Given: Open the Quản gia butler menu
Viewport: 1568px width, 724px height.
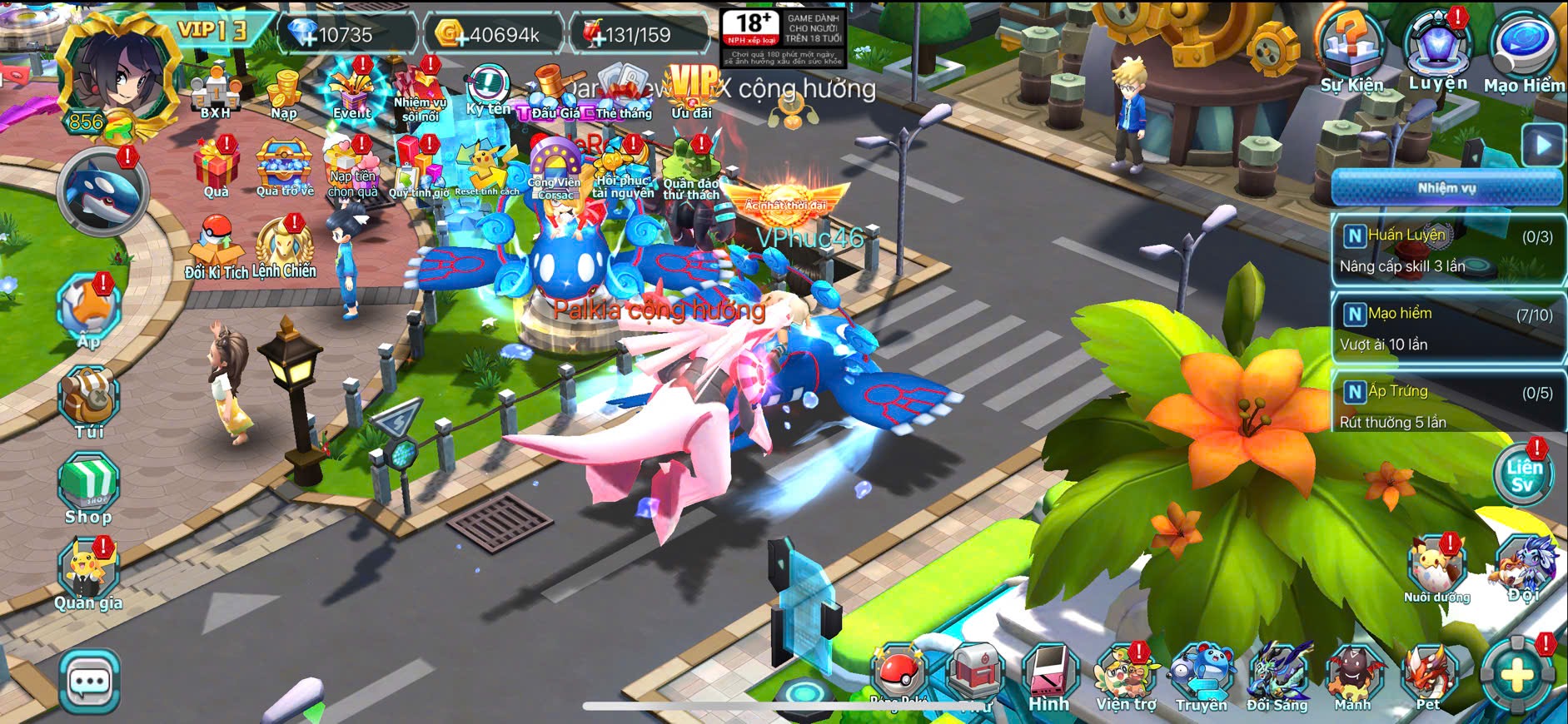Looking at the screenshot, I should coord(88,574).
